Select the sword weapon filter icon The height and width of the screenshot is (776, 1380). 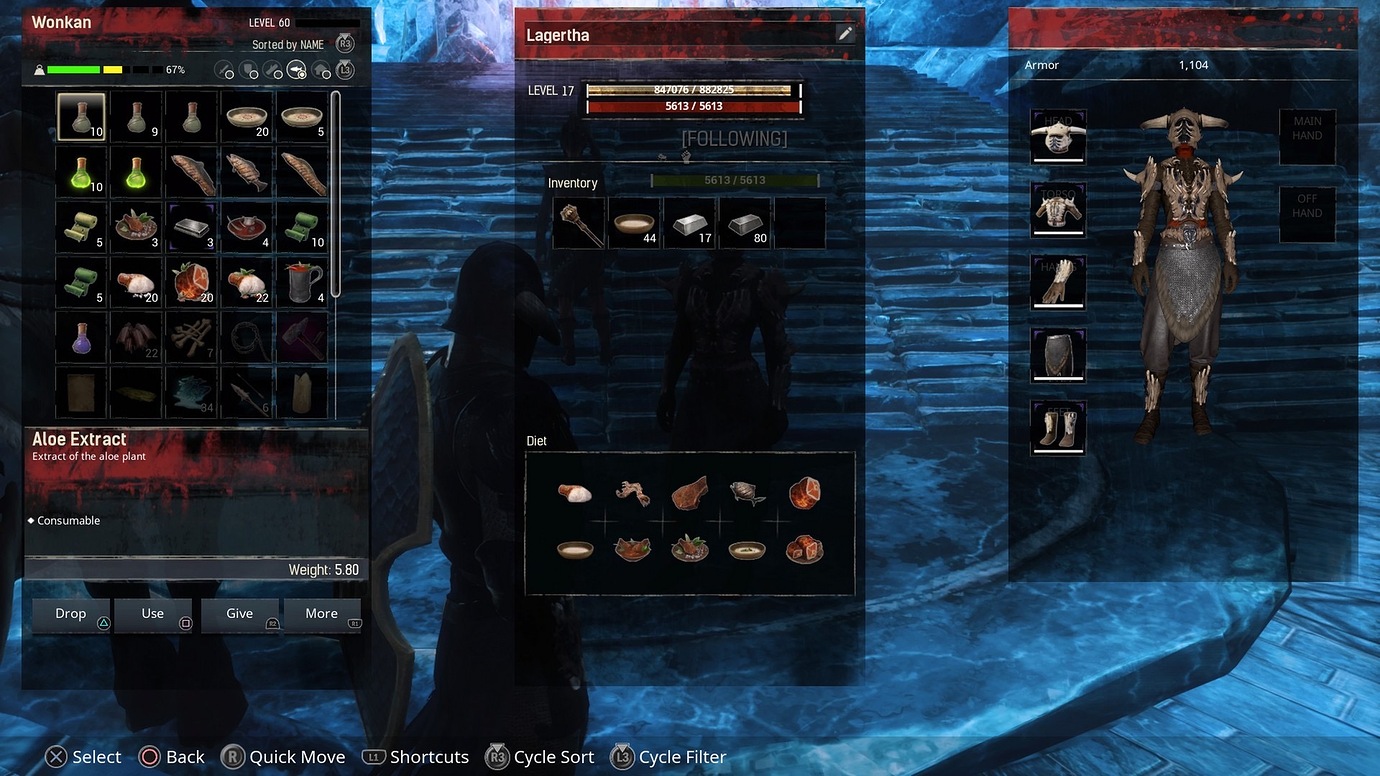(222, 70)
